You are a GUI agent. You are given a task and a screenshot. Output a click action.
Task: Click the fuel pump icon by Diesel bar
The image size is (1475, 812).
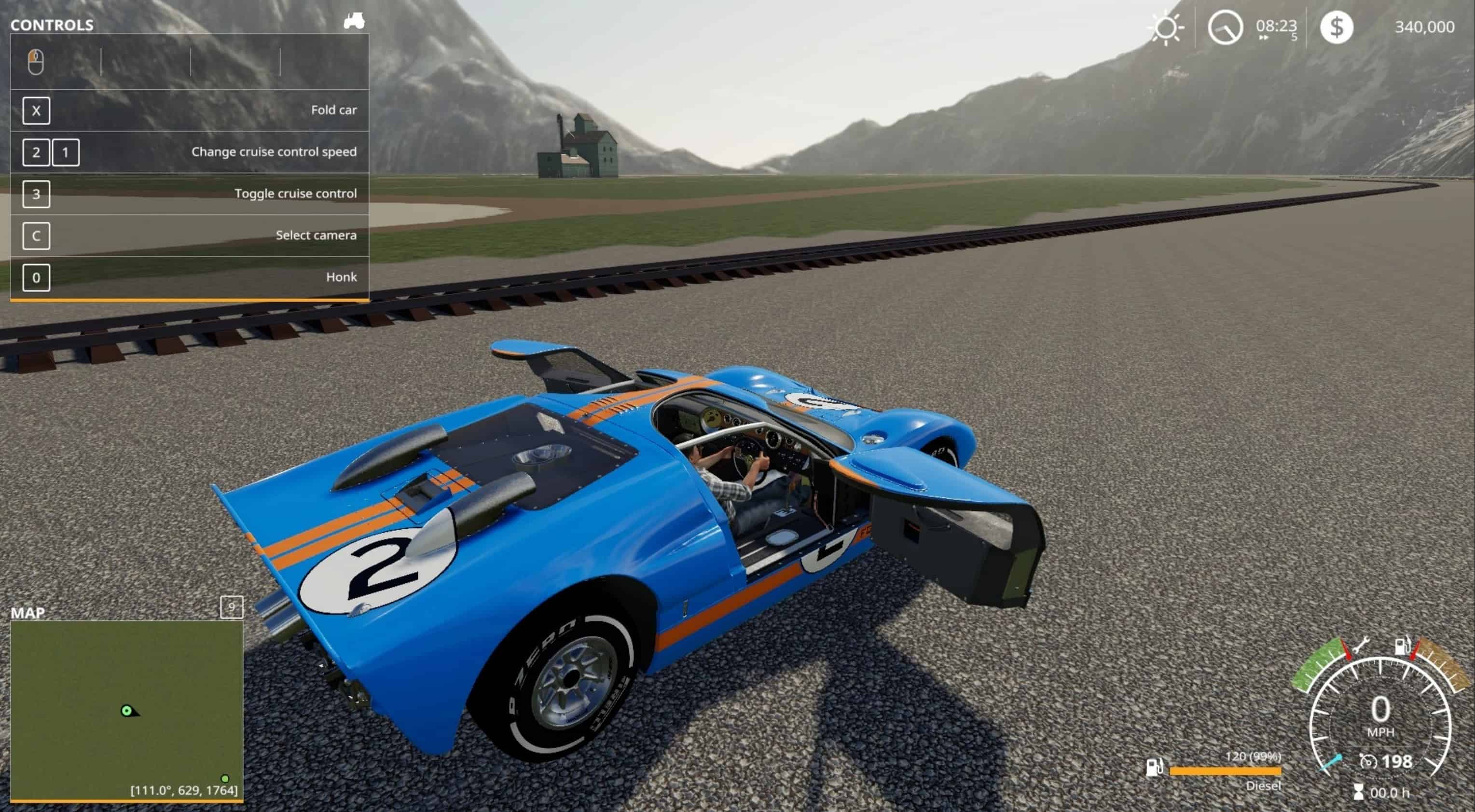1154,767
